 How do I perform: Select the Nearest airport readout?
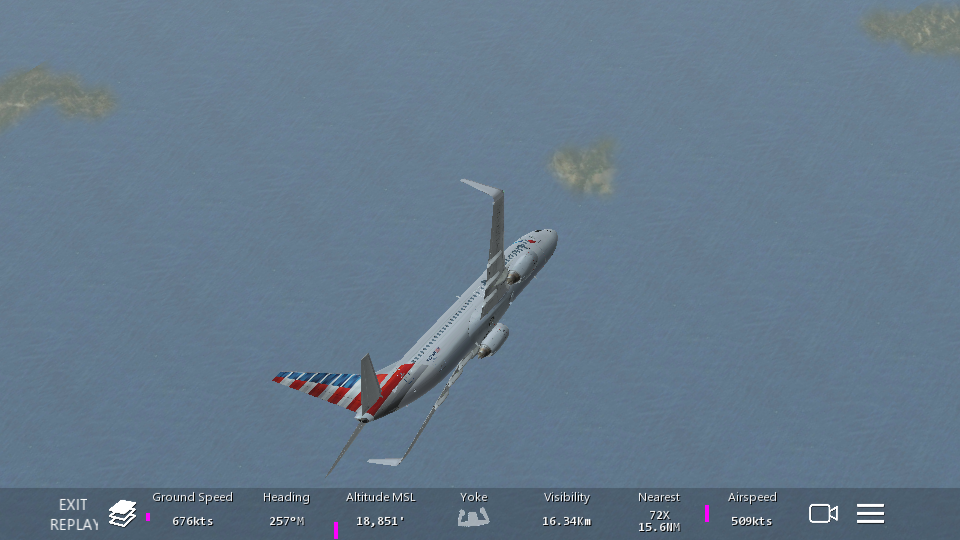coord(658,512)
